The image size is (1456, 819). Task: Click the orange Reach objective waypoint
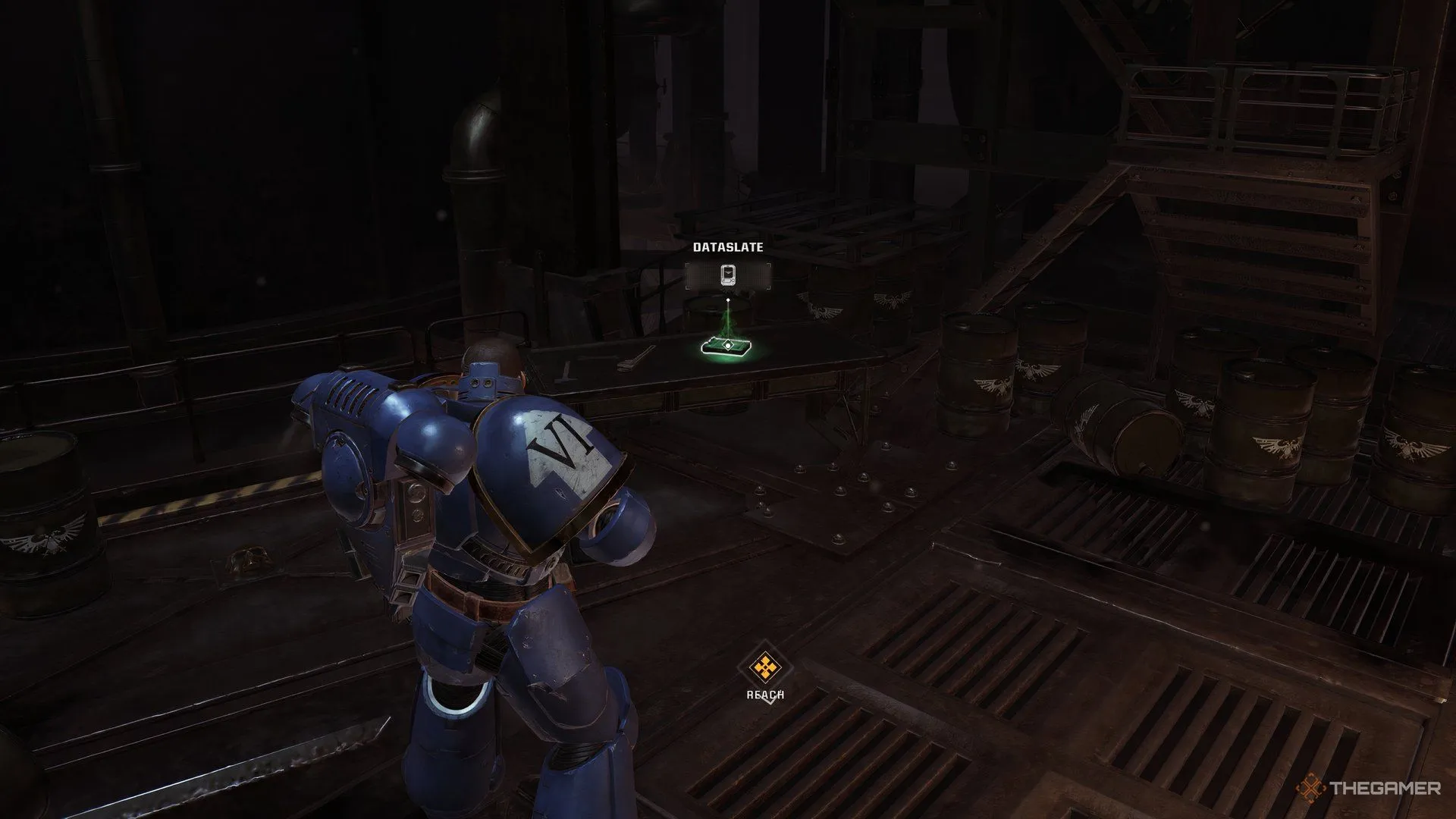click(765, 668)
